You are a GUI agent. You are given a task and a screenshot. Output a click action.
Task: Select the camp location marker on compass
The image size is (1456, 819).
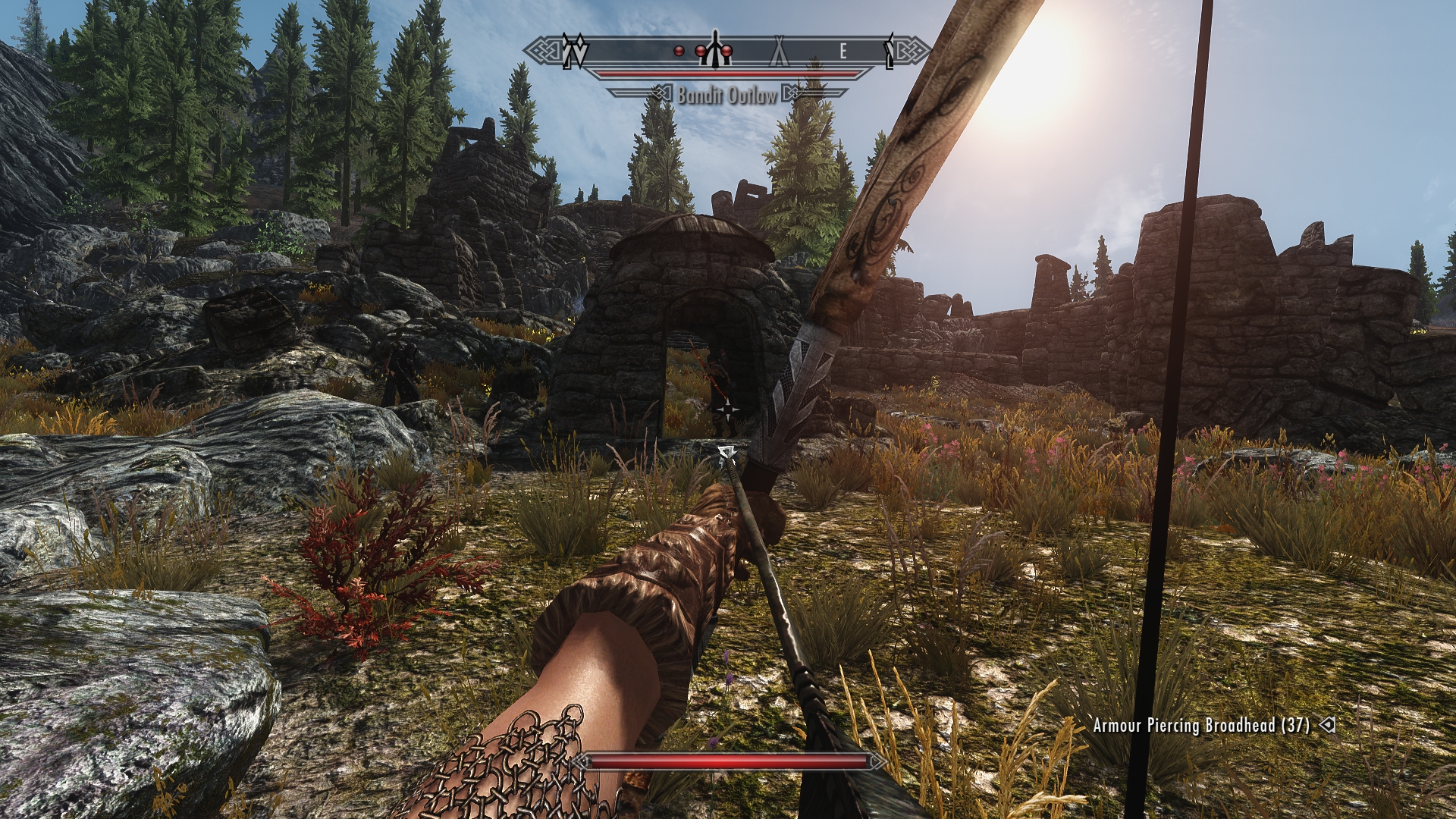(780, 52)
